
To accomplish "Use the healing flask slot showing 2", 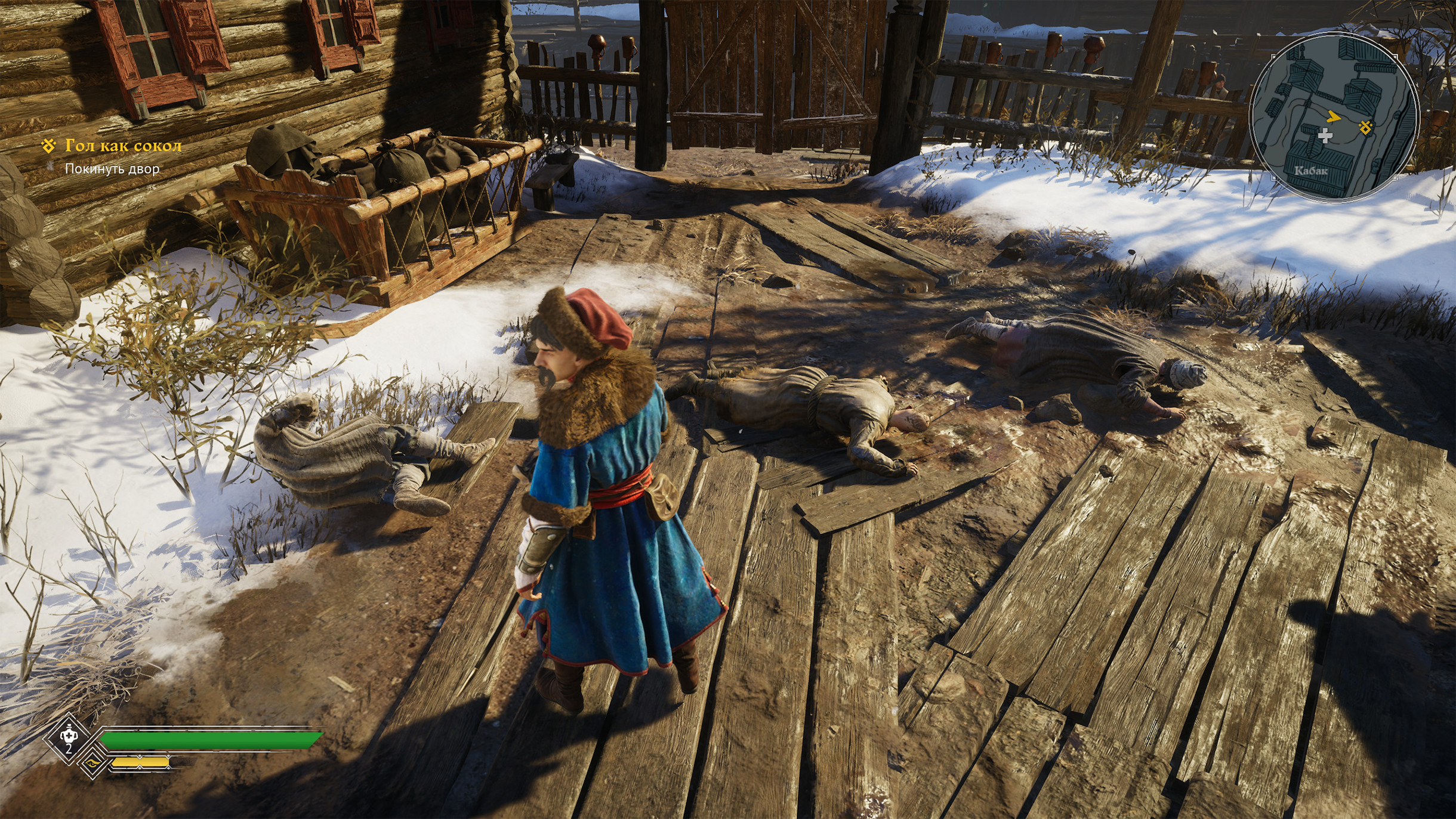I will 69,737.
